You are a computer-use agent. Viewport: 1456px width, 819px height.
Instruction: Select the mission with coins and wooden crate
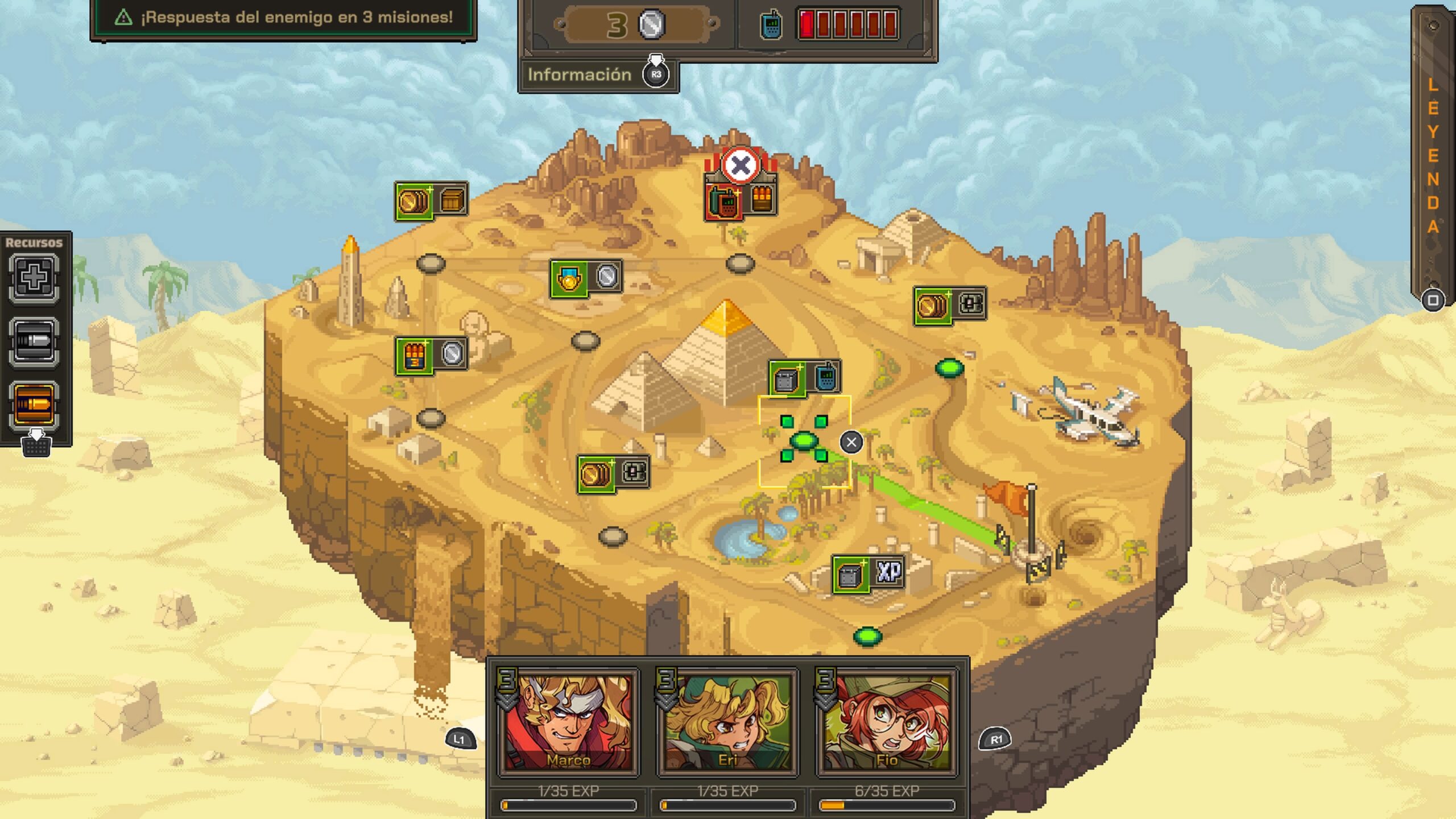[x=431, y=200]
